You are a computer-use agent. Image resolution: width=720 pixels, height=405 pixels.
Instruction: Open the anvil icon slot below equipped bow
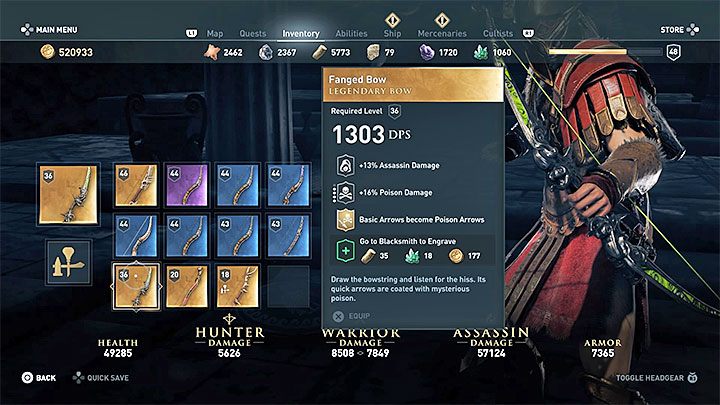pyautogui.click(x=68, y=261)
